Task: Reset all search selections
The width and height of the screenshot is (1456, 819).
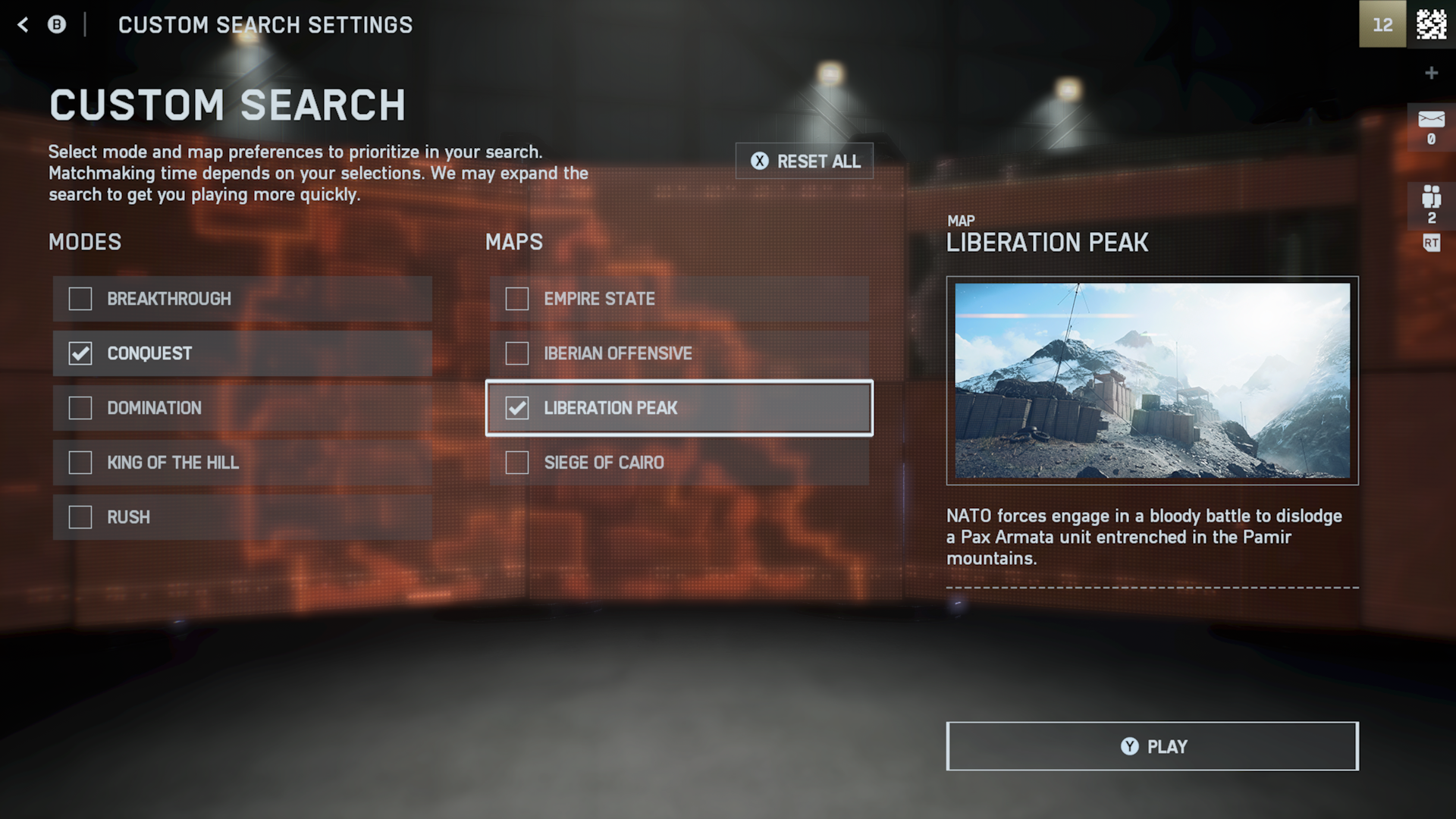Action: pos(805,162)
